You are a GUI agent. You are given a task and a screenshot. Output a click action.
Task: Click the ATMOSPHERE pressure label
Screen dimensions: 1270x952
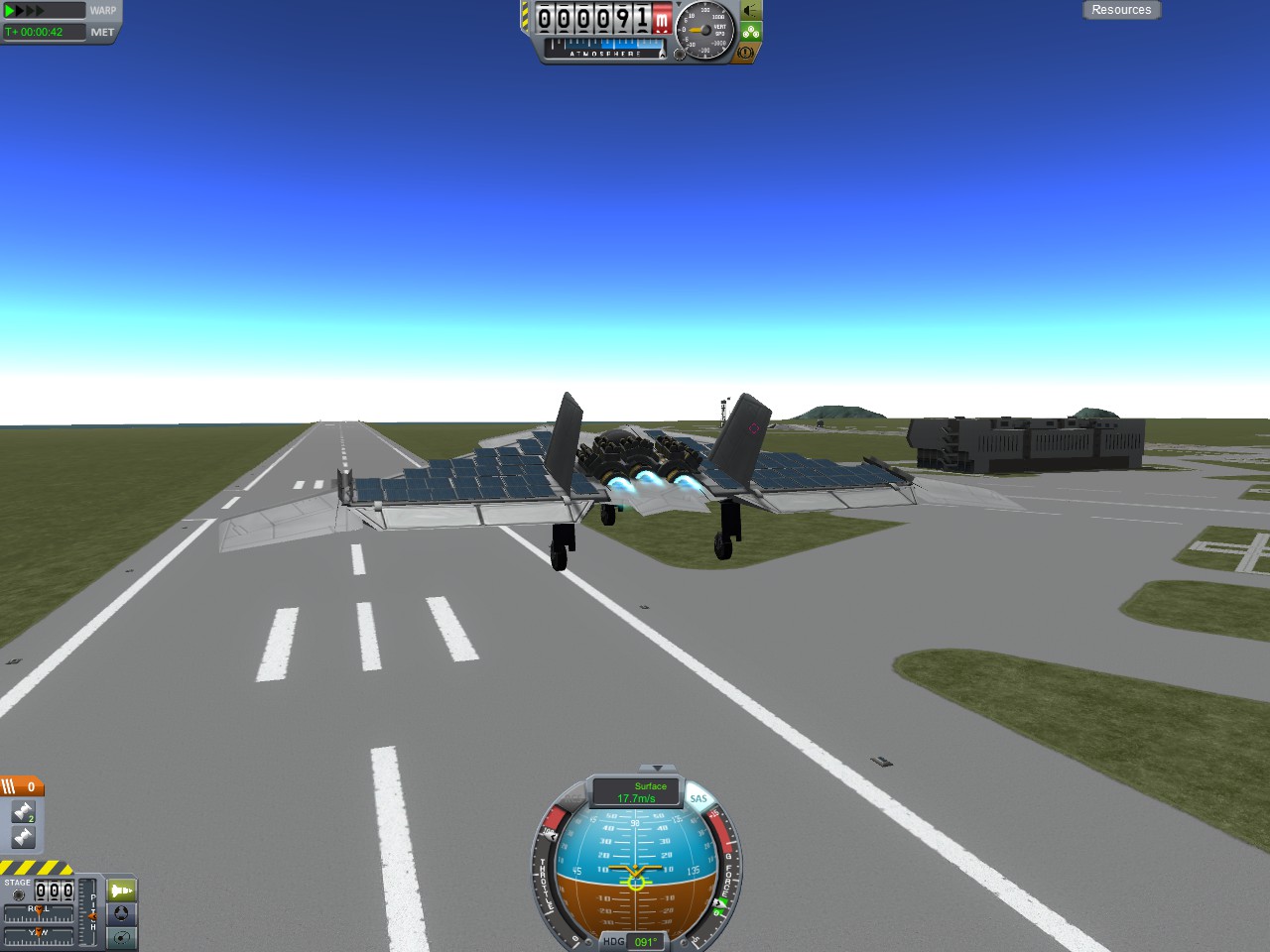point(604,54)
